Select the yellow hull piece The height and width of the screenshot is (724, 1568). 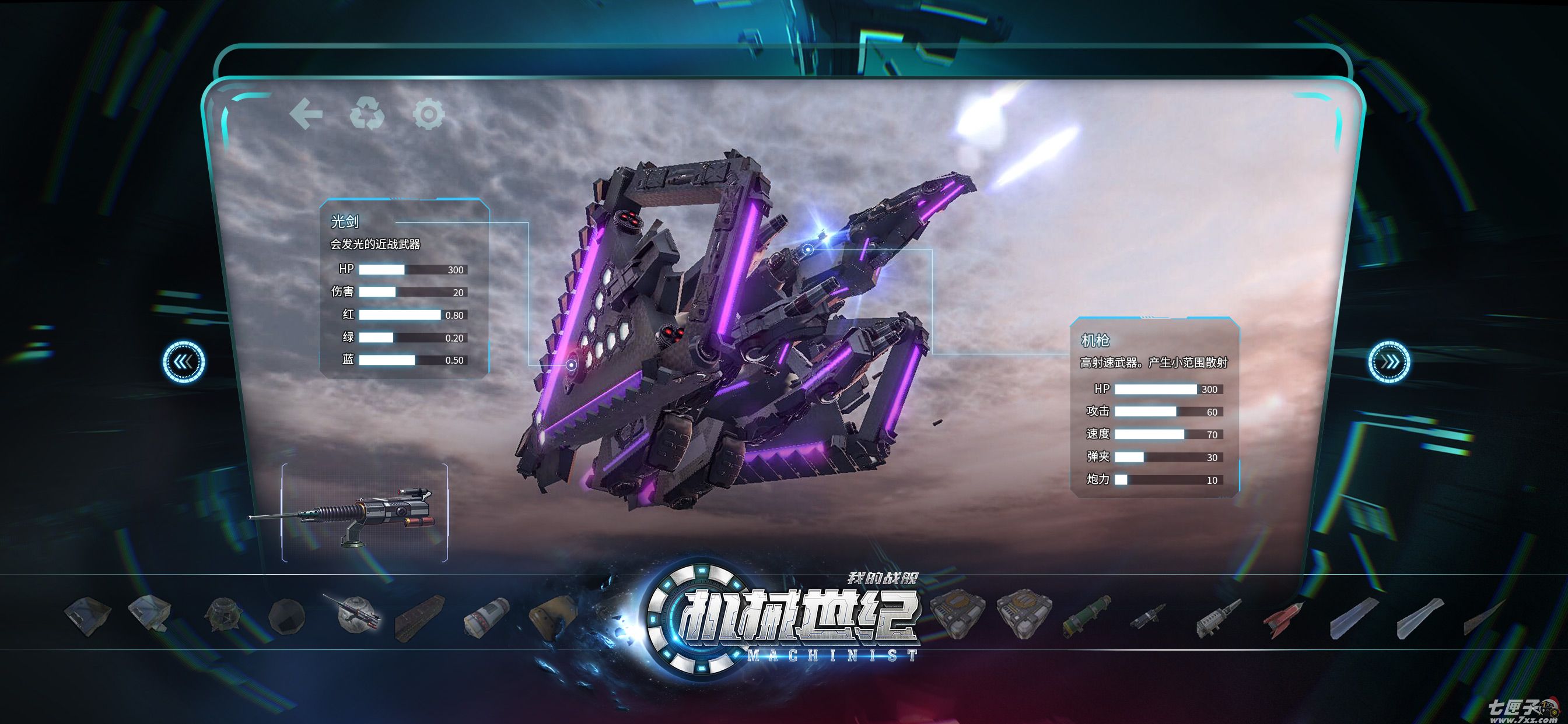tap(552, 616)
